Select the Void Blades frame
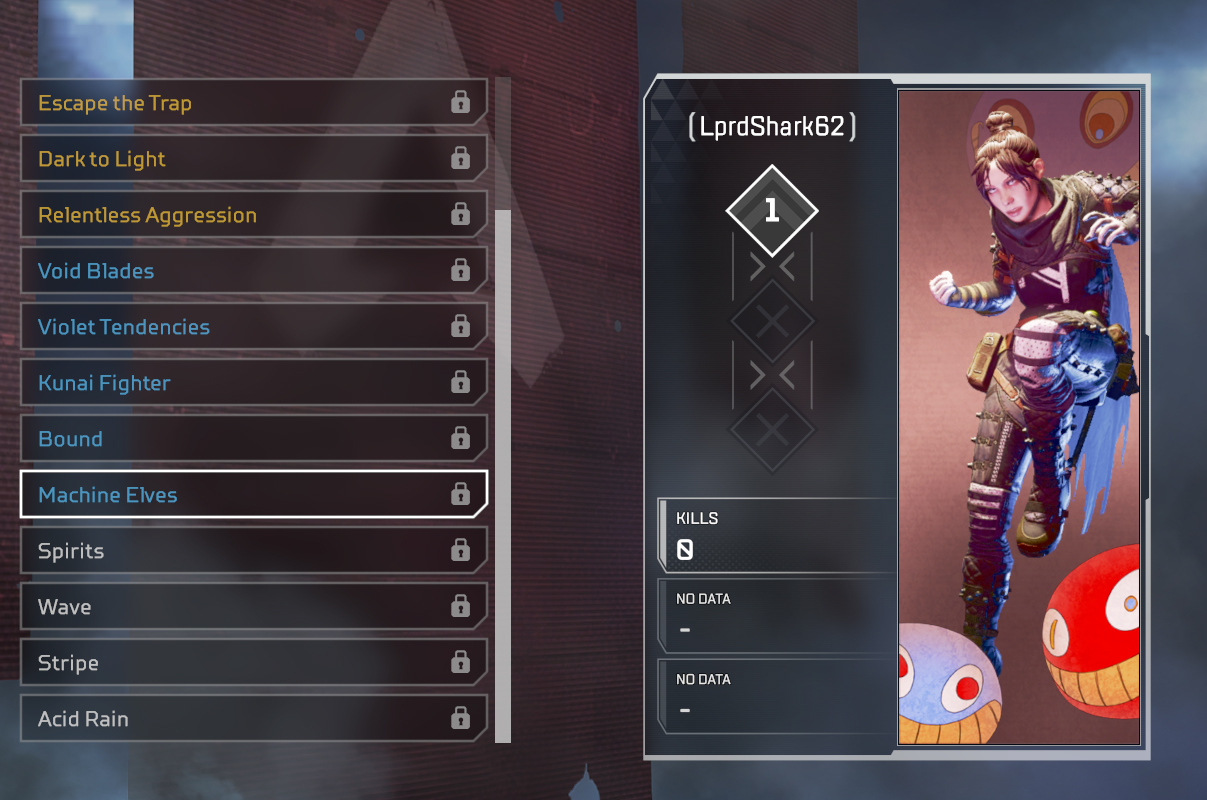 (253, 271)
